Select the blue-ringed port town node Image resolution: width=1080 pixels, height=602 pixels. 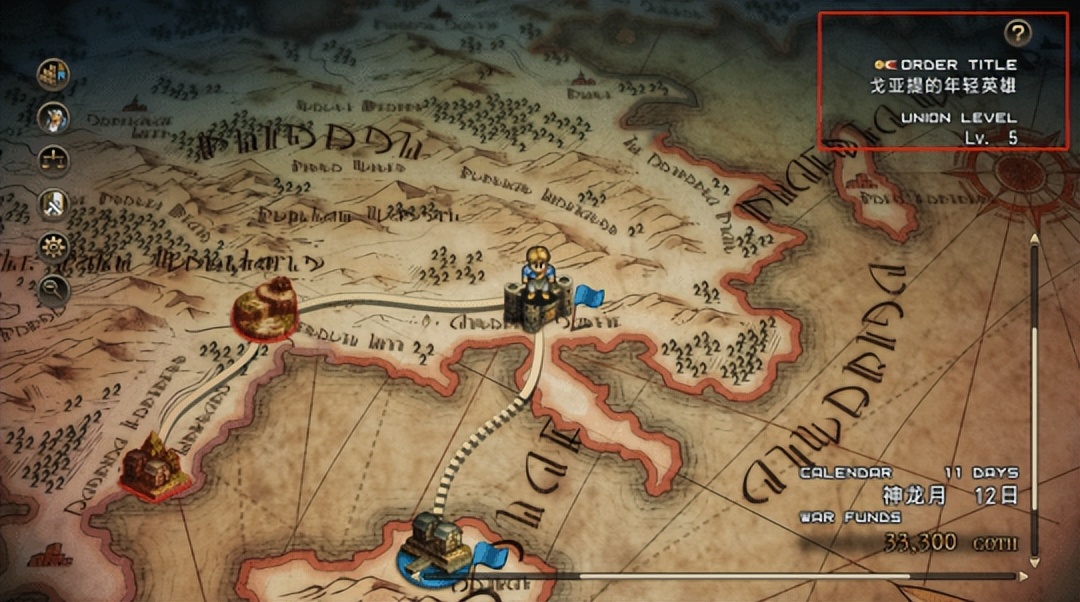tap(437, 545)
